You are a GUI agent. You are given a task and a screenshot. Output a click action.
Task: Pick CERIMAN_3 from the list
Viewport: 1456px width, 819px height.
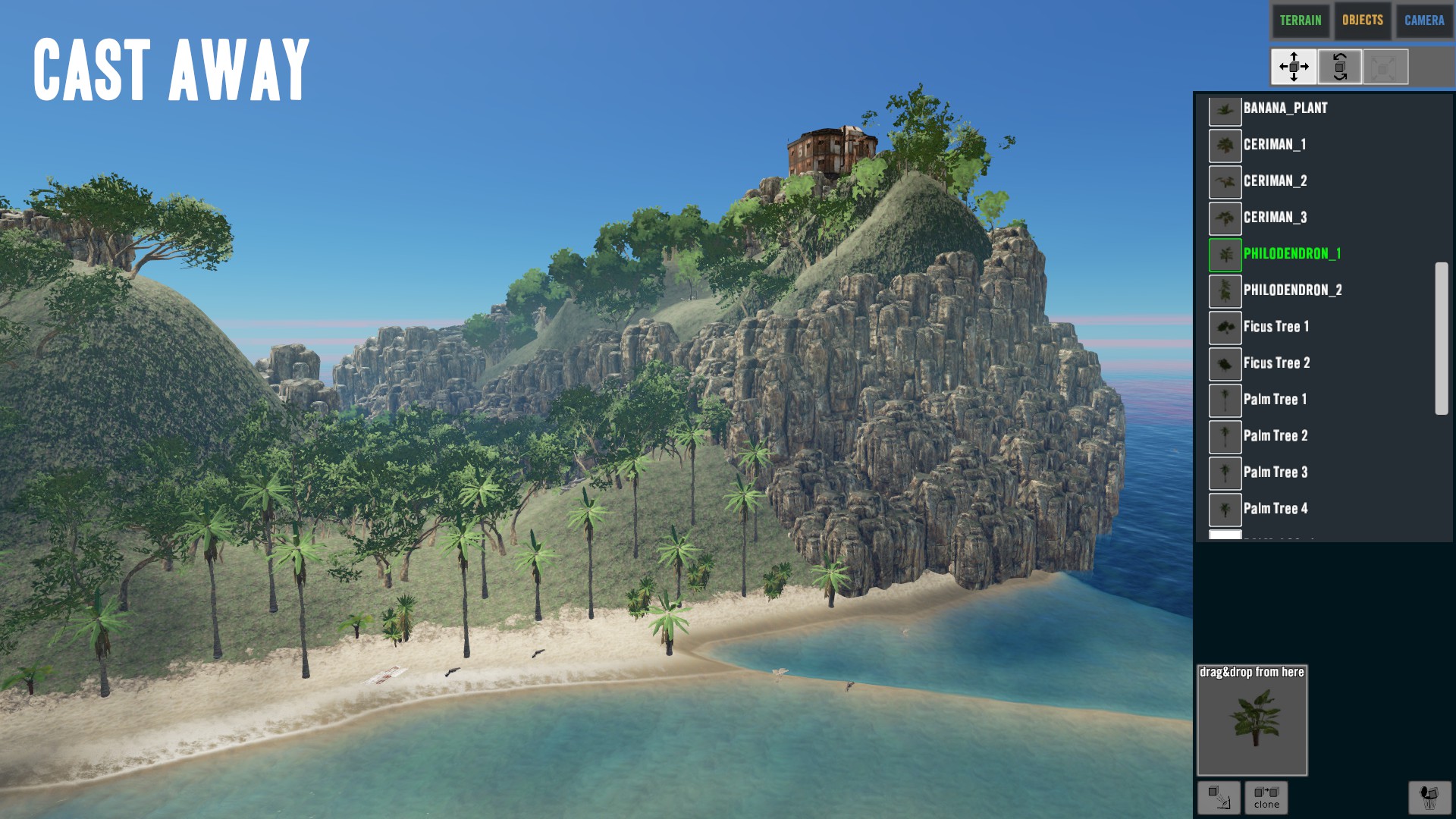(x=1275, y=218)
